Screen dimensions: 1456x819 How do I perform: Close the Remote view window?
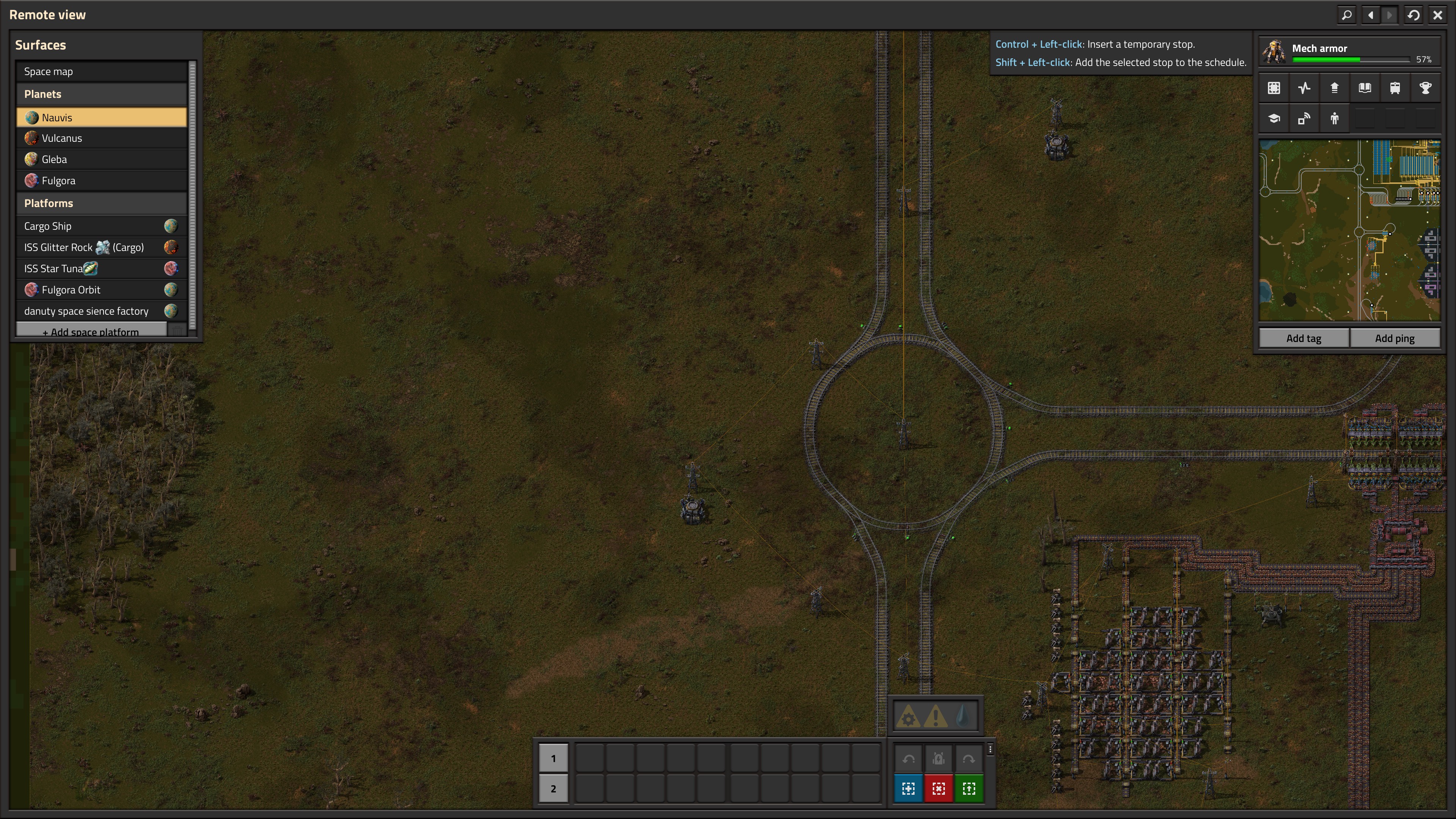[1437, 15]
